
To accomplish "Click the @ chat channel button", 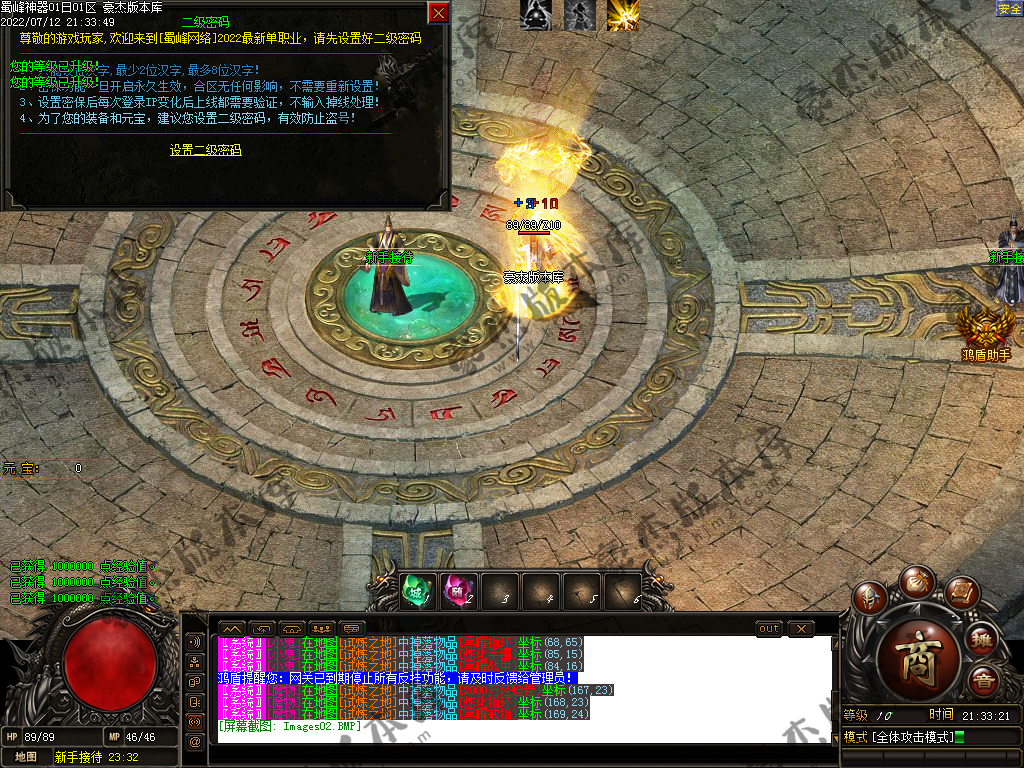I will [x=194, y=741].
